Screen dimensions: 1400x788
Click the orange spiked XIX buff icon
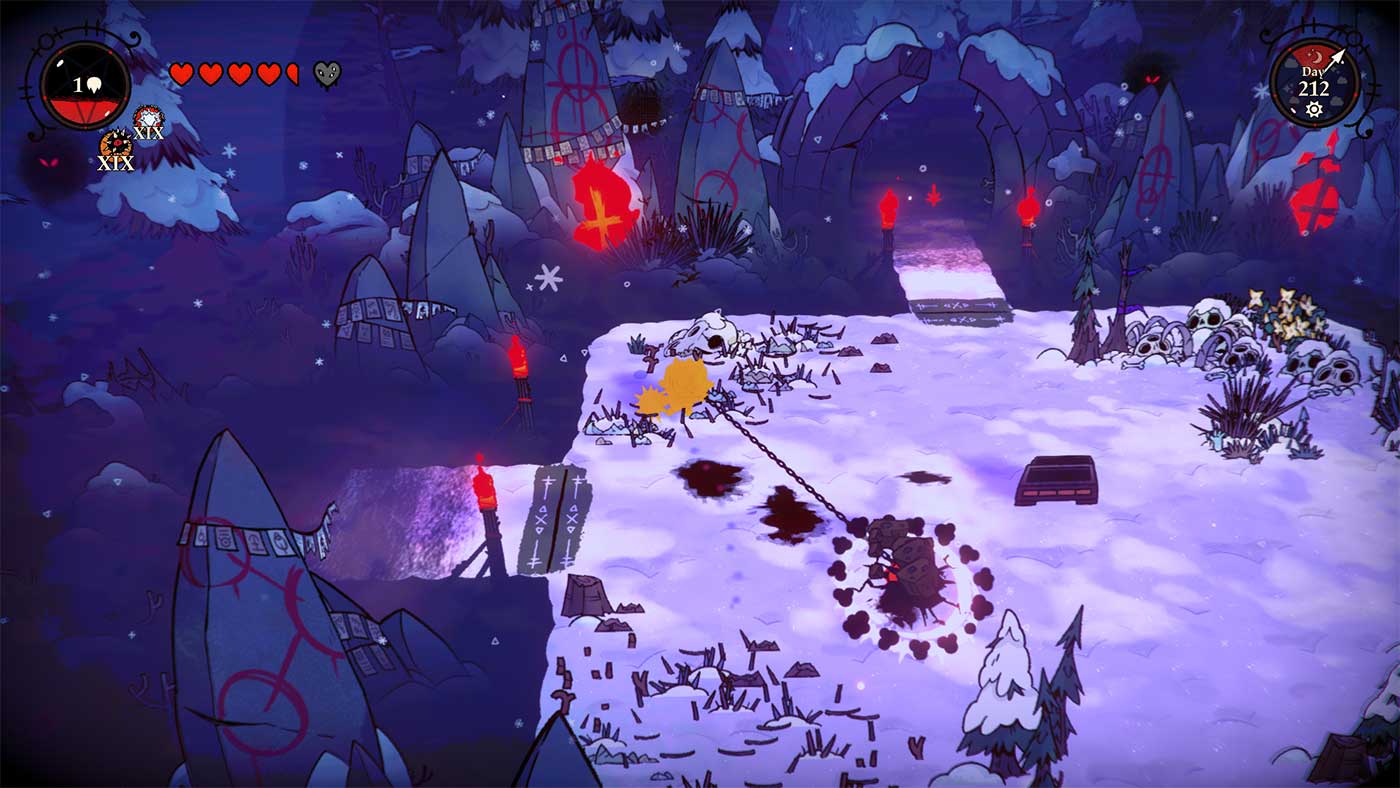point(117,145)
